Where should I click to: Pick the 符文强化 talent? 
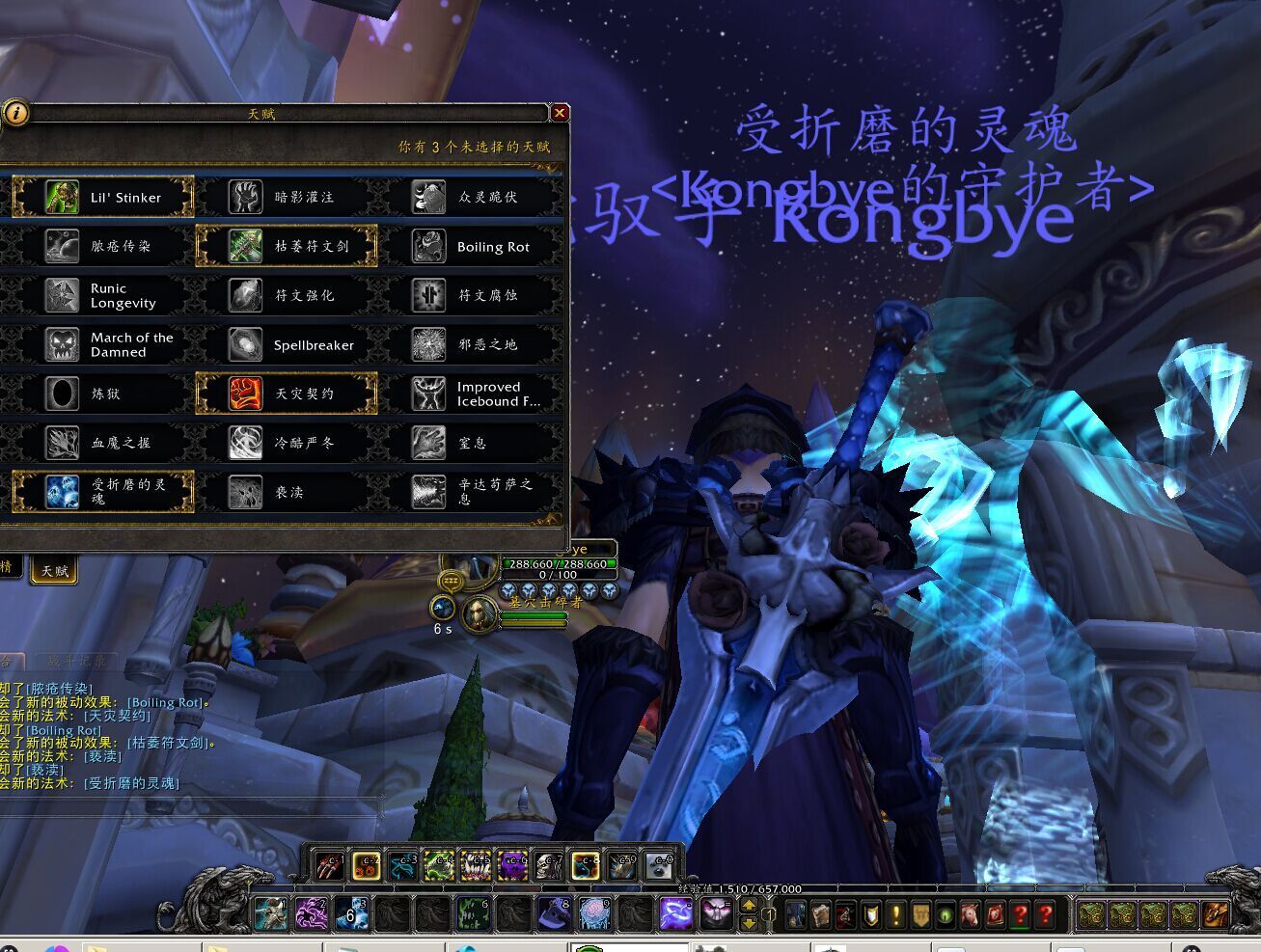(x=287, y=295)
